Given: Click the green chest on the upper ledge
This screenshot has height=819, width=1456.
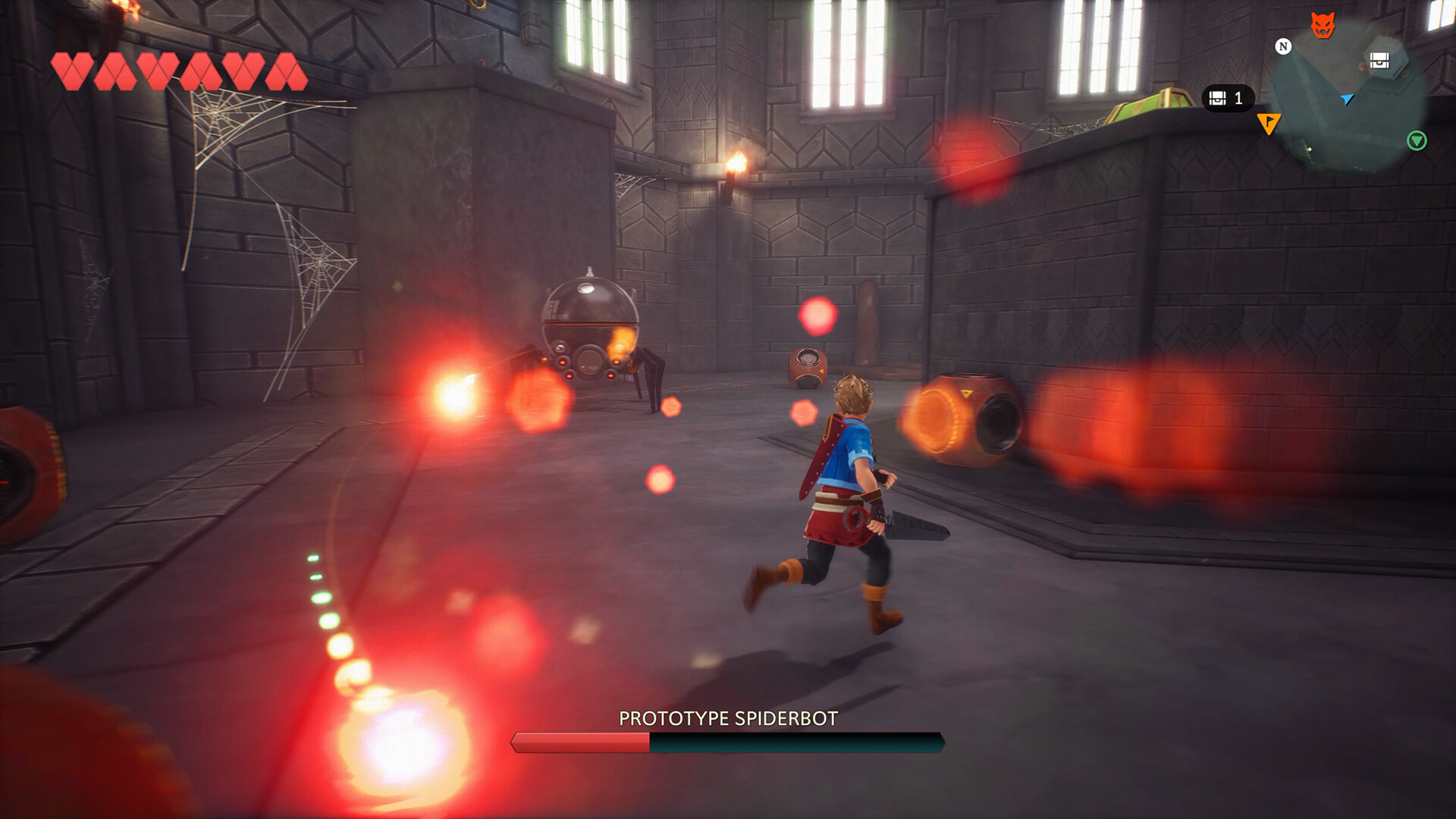Looking at the screenshot, I should 1153,102.
